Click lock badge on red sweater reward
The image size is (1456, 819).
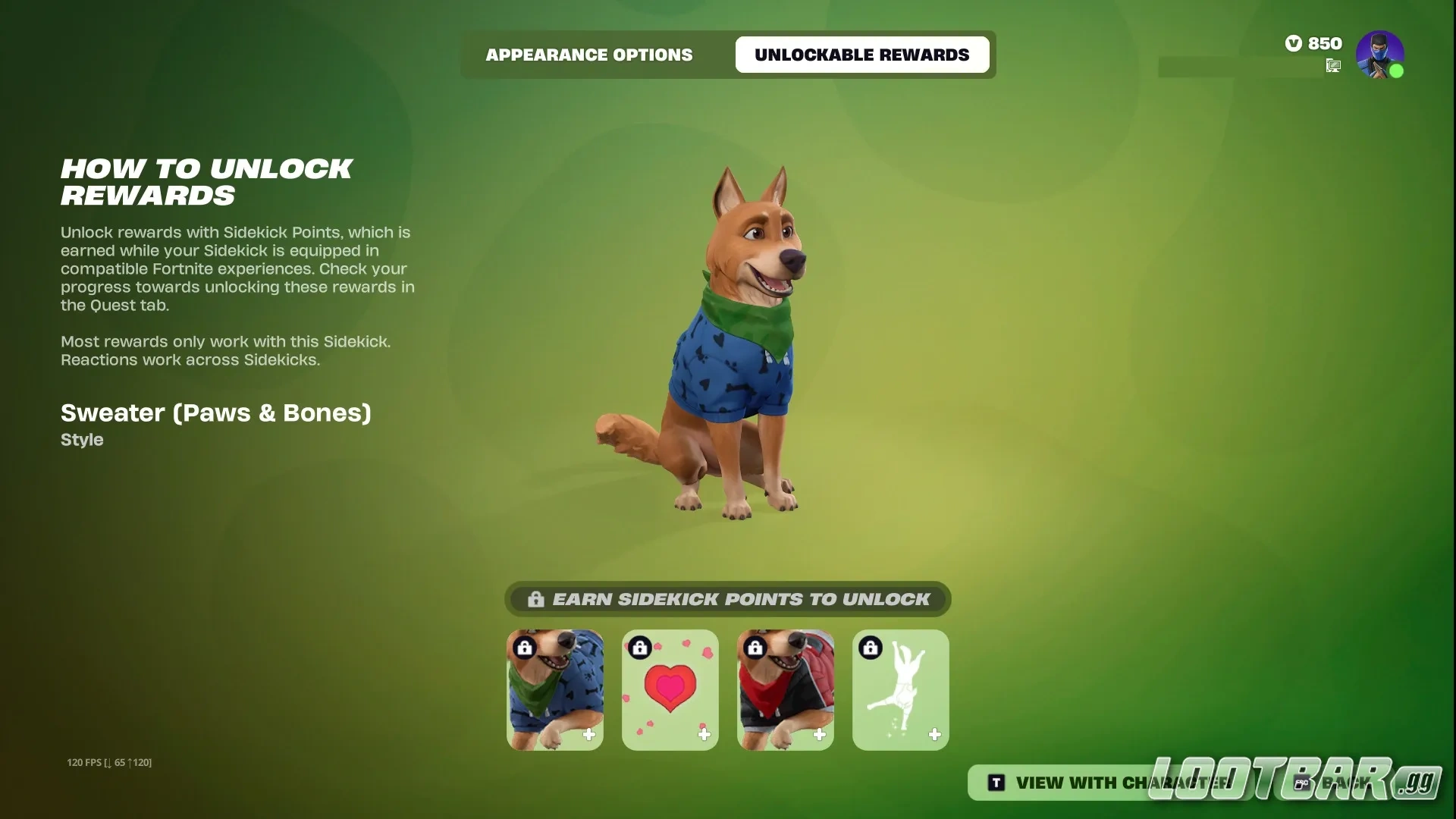point(755,648)
